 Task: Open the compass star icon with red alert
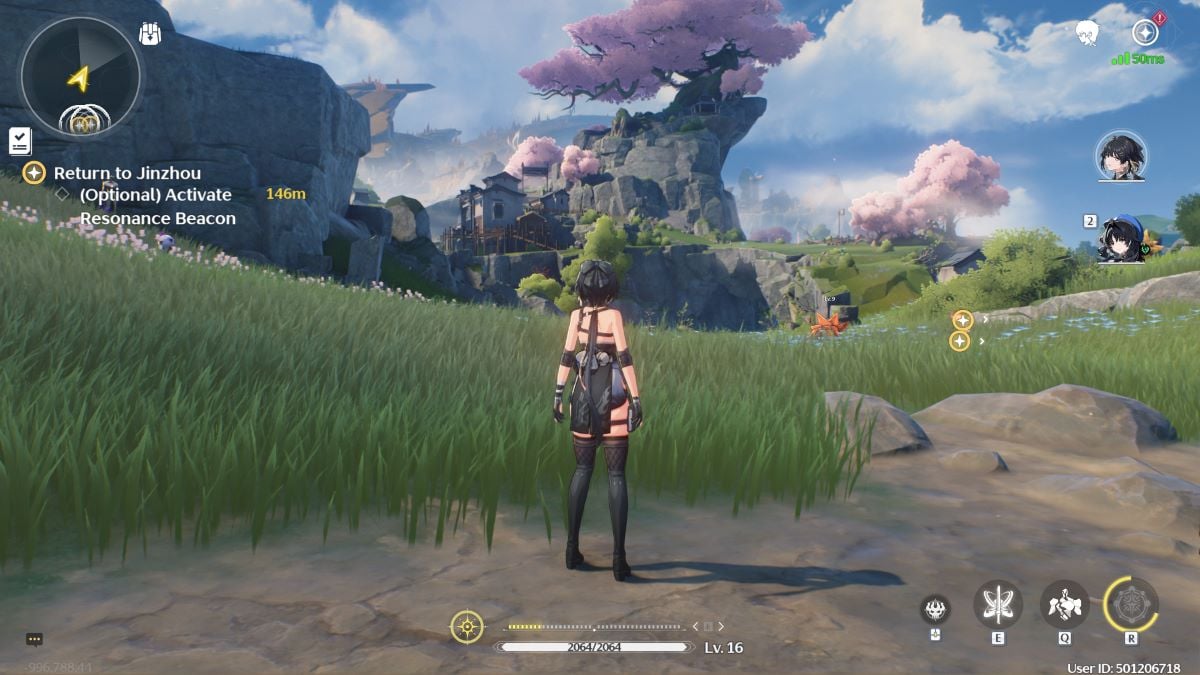tap(1146, 33)
